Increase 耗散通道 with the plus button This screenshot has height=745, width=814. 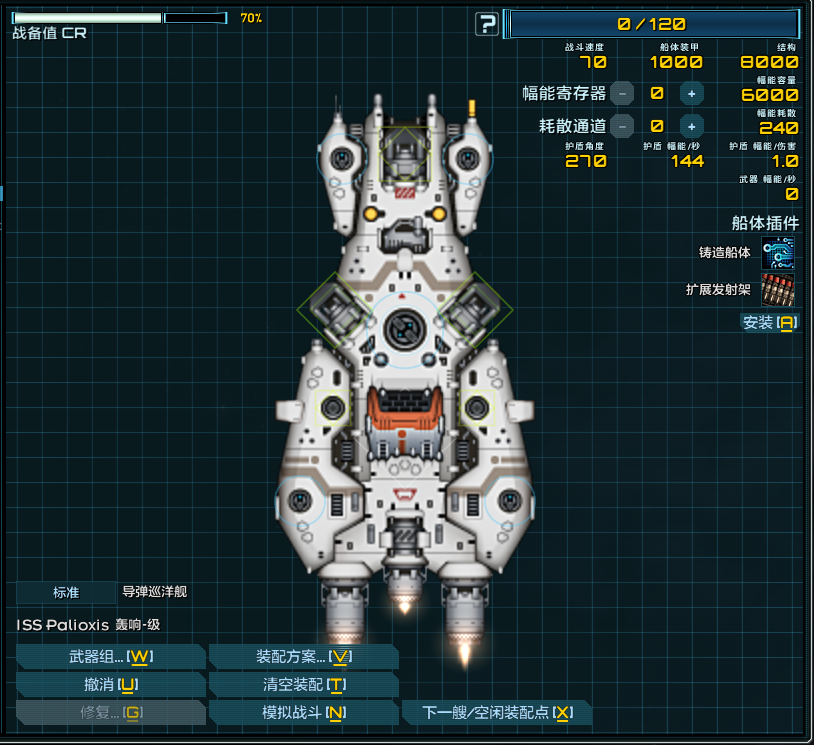pyautogui.click(x=690, y=126)
